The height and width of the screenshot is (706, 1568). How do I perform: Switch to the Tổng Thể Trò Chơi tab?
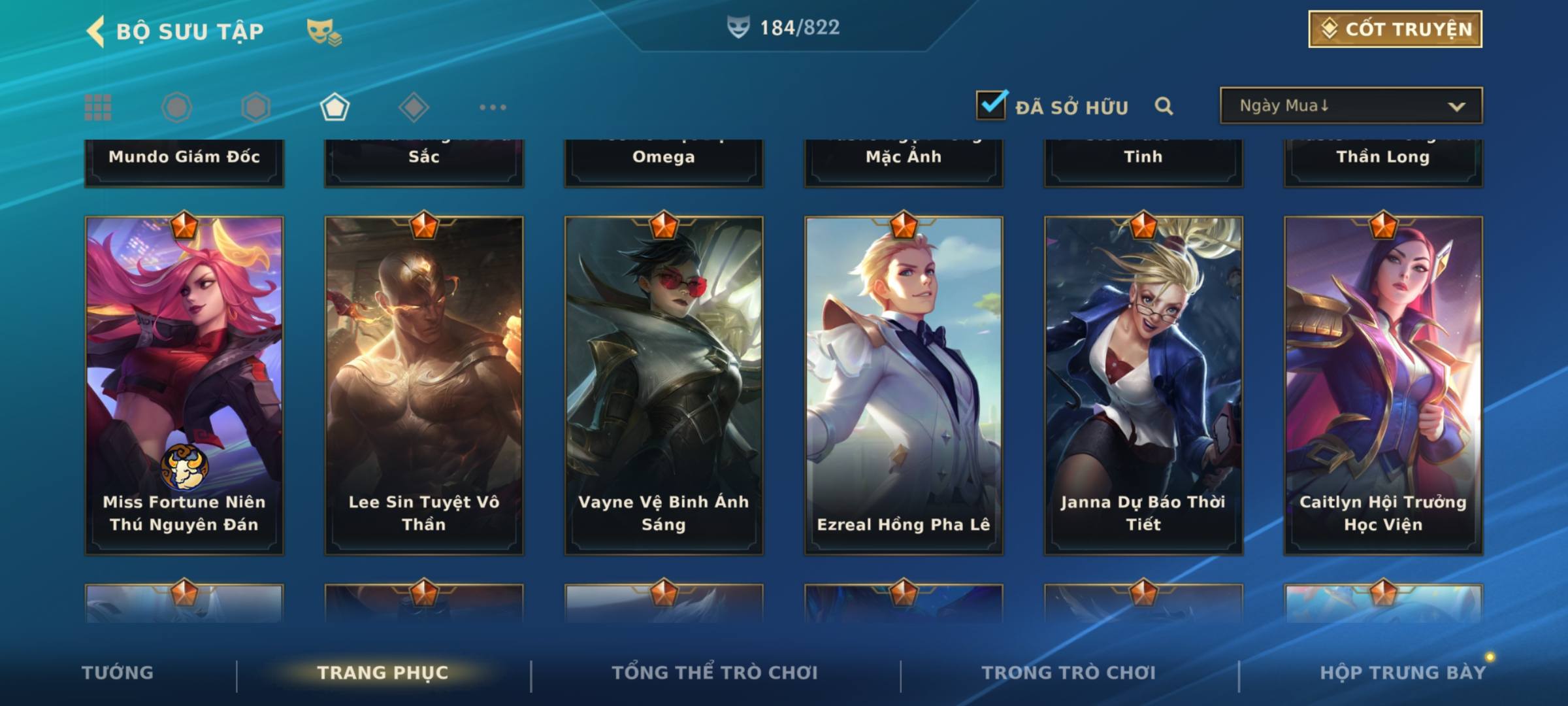point(715,673)
